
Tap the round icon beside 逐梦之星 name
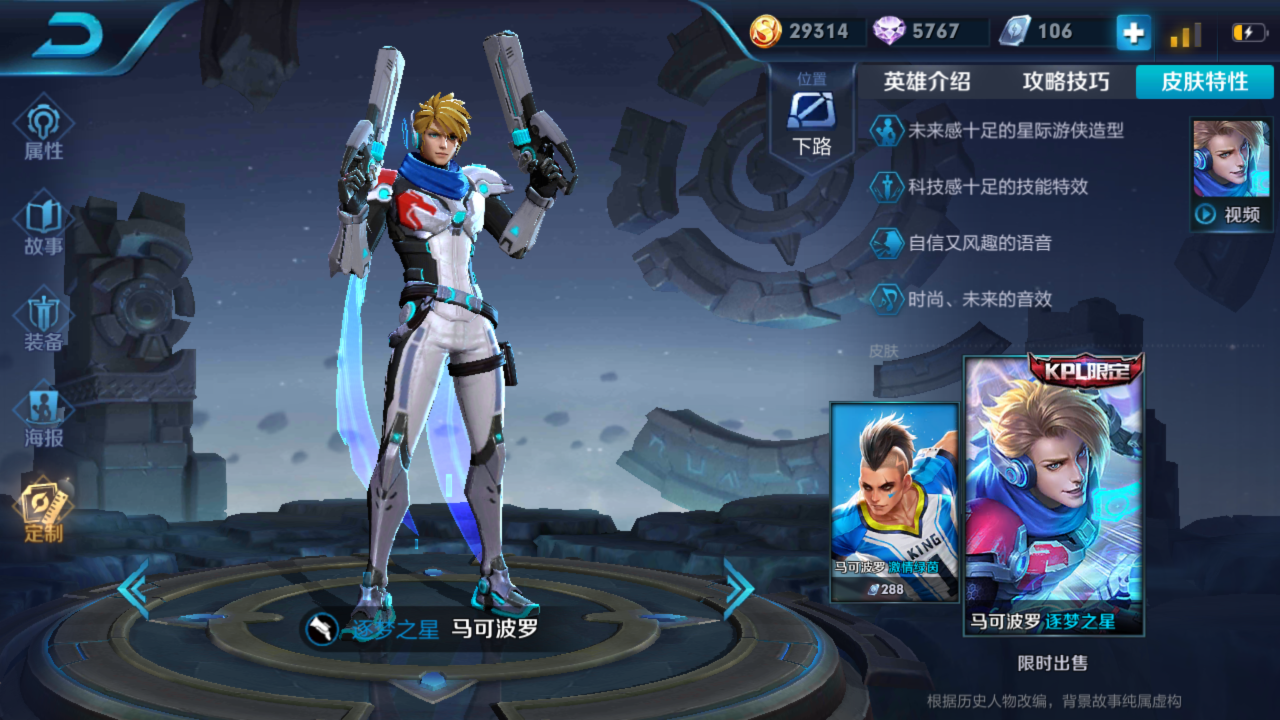click(321, 628)
